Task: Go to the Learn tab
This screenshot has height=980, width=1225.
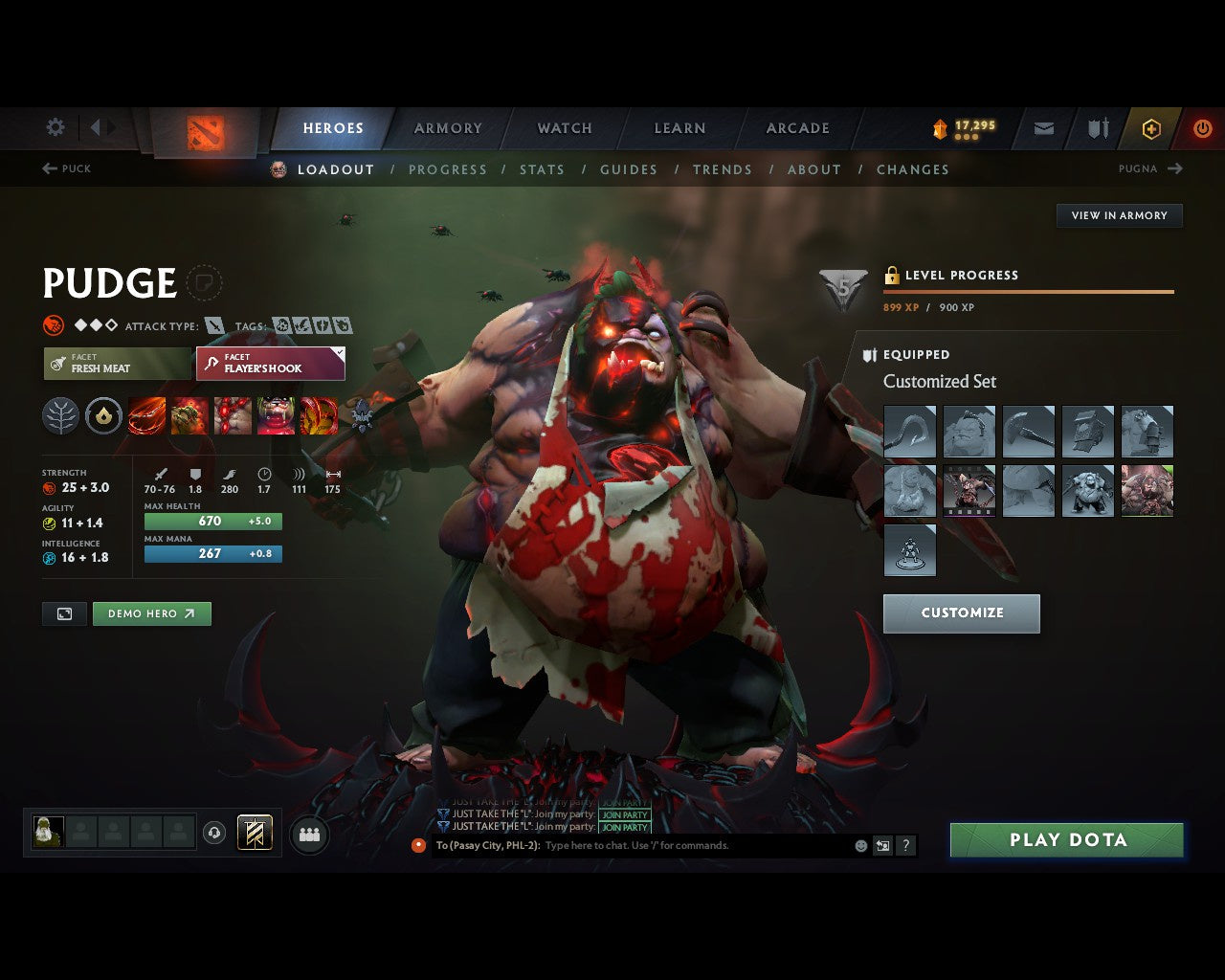Action: pyautogui.click(x=679, y=128)
